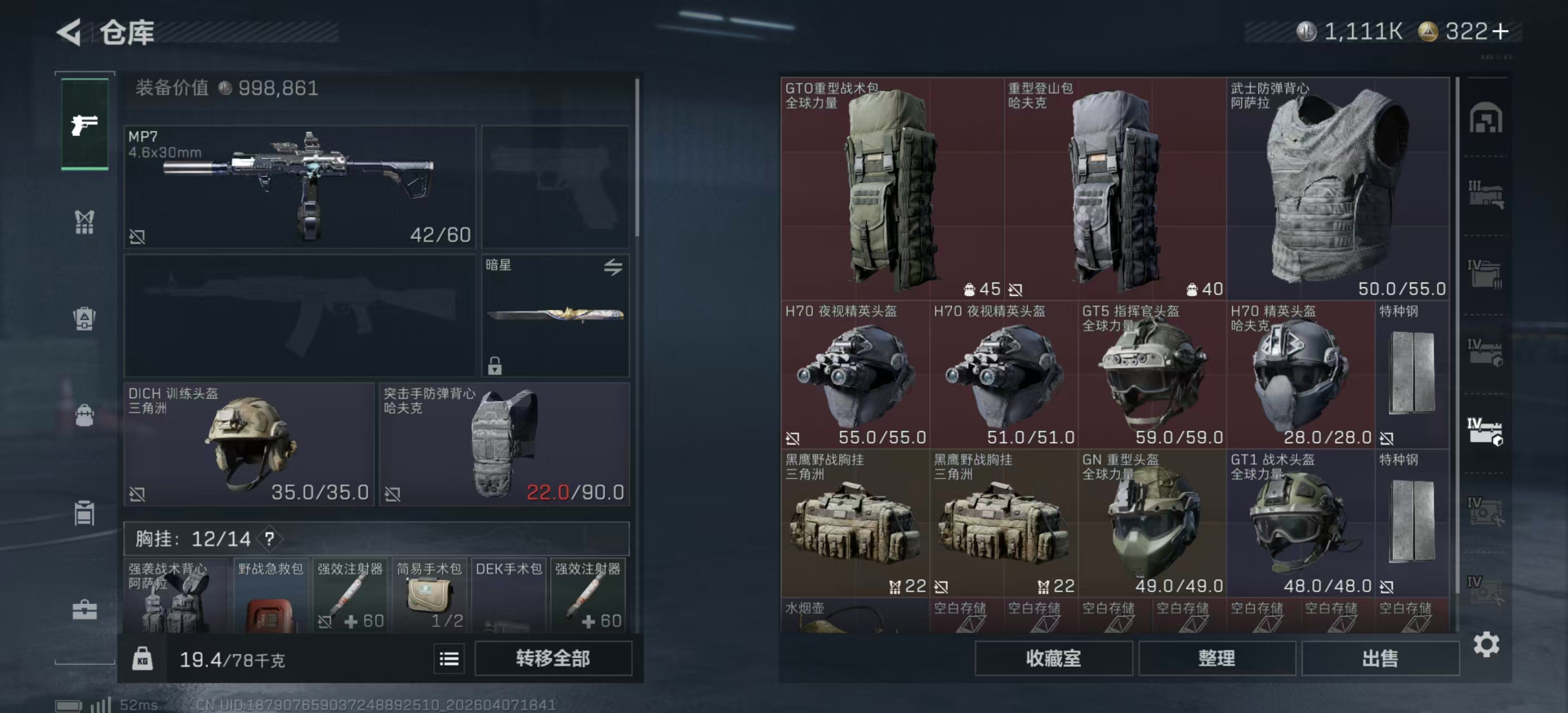Pick the 武士防弹背心 vest in storage
The image size is (1568, 713).
1337,188
